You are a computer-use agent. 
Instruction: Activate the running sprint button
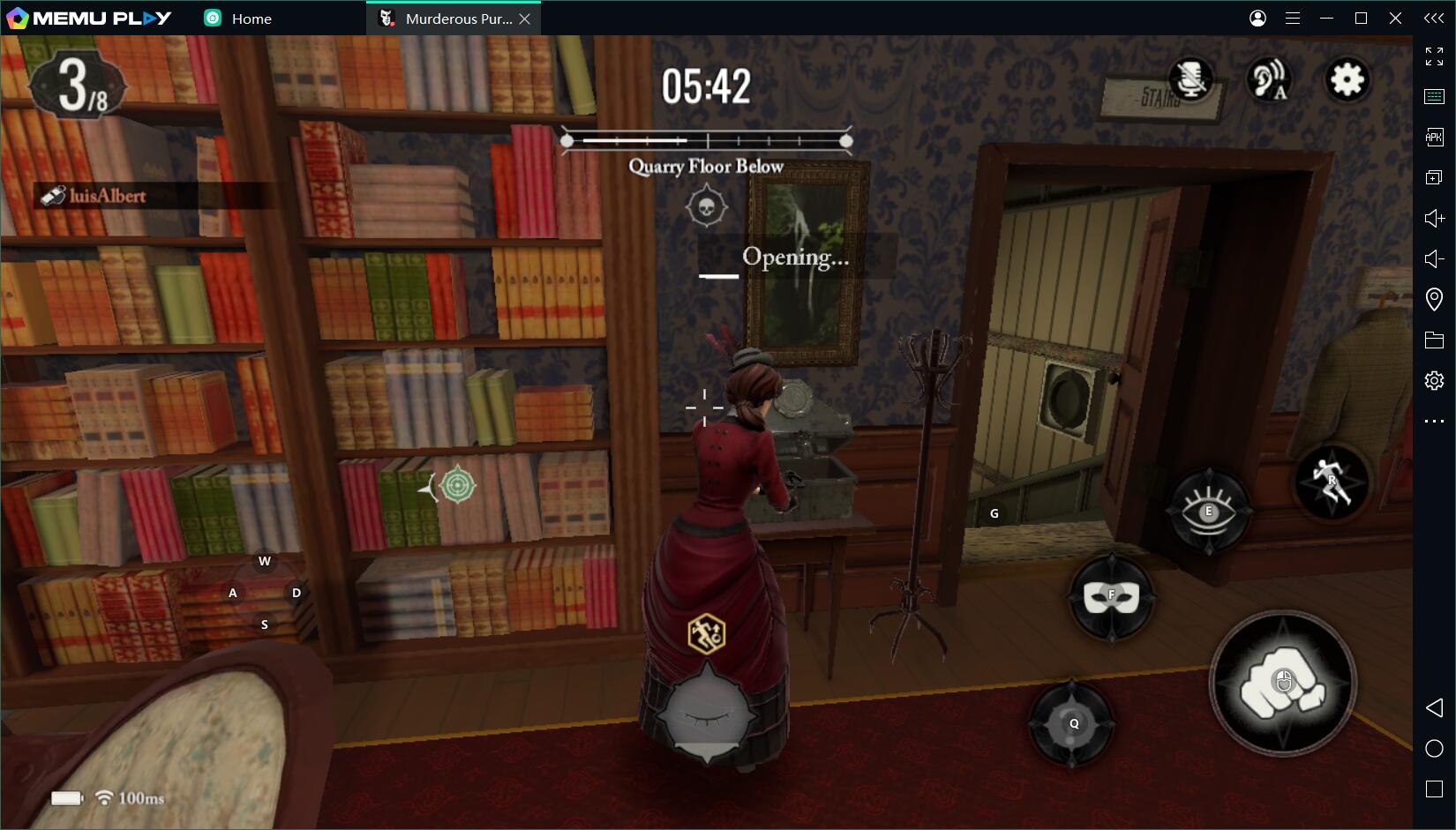[x=1331, y=482]
